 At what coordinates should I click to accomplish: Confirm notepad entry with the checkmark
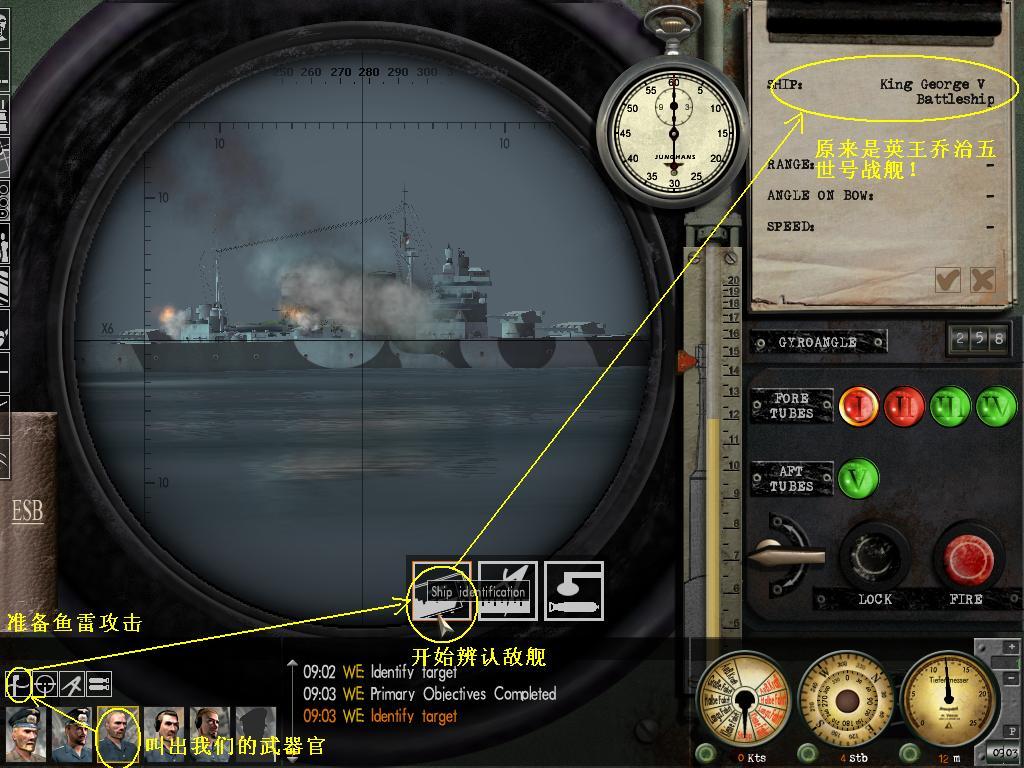947,280
